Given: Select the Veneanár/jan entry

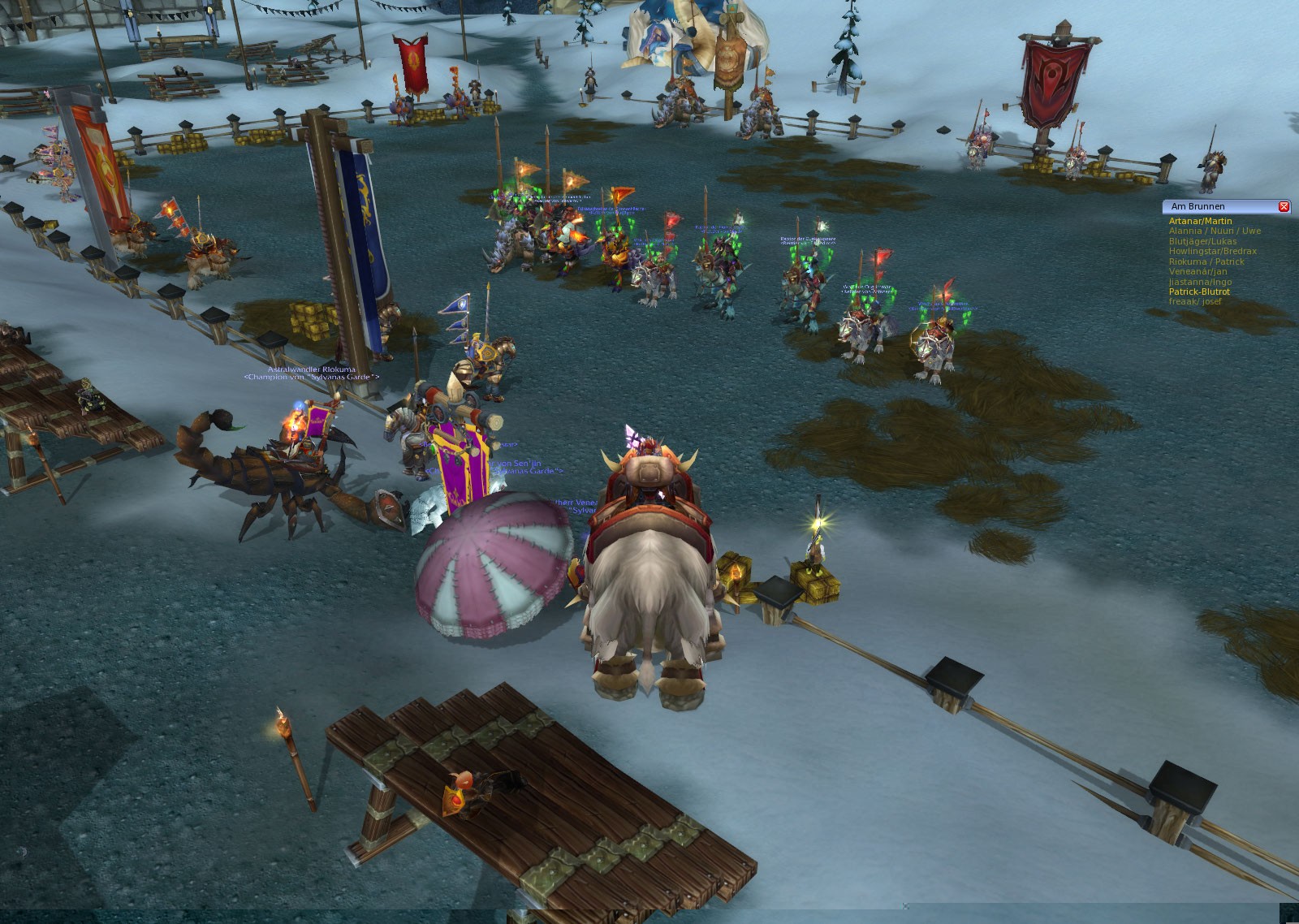Looking at the screenshot, I should click(1198, 271).
